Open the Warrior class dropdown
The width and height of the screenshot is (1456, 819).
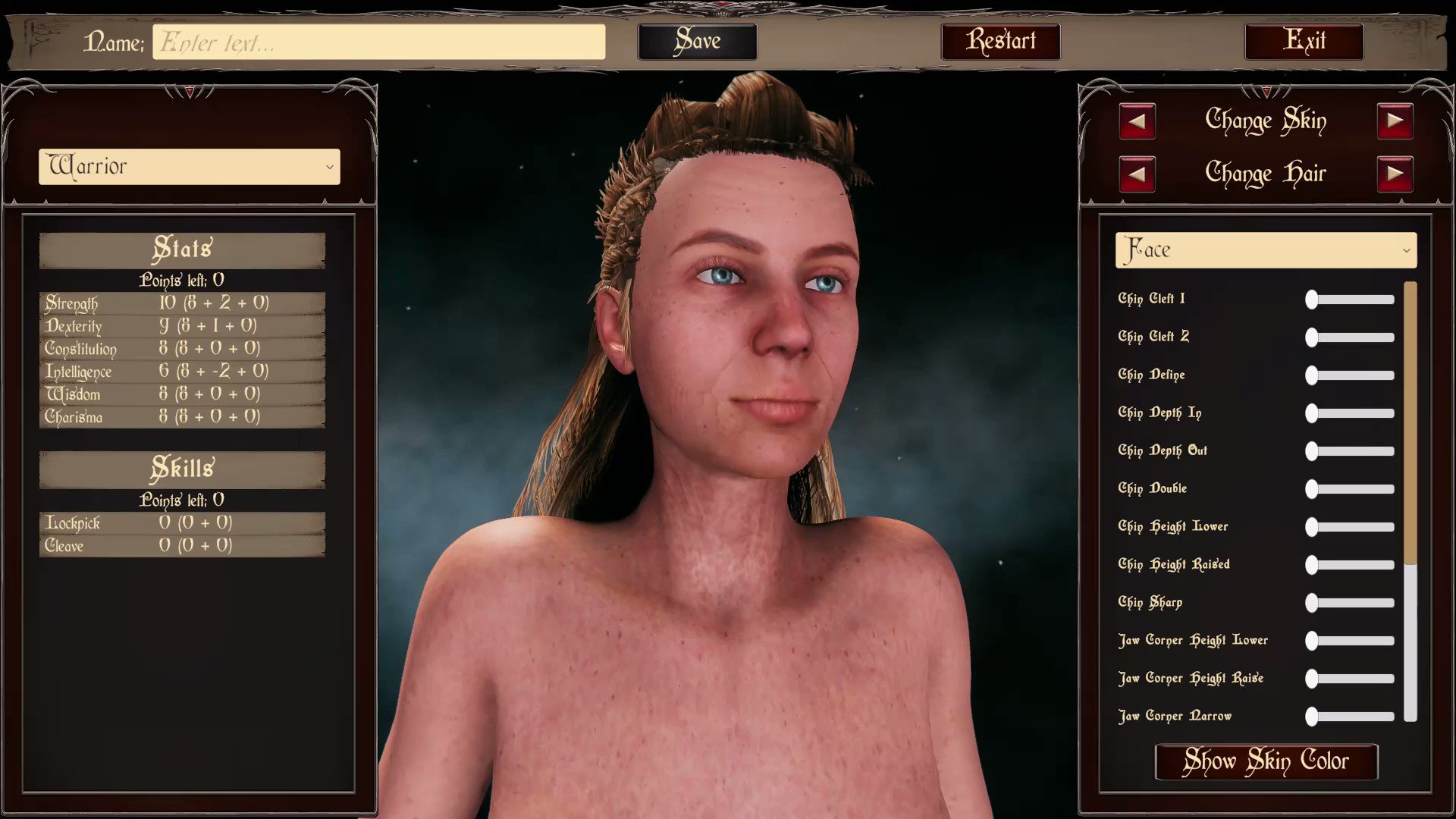click(x=188, y=167)
